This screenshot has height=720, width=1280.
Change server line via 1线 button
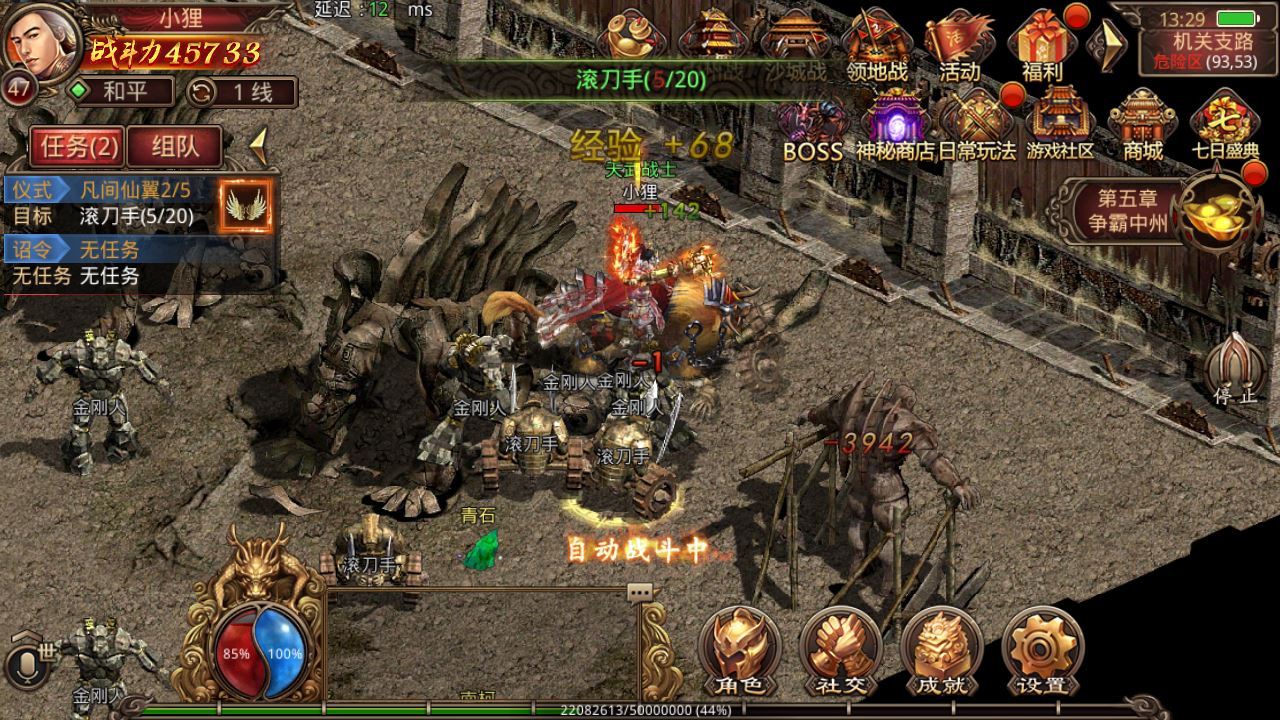tap(241, 92)
